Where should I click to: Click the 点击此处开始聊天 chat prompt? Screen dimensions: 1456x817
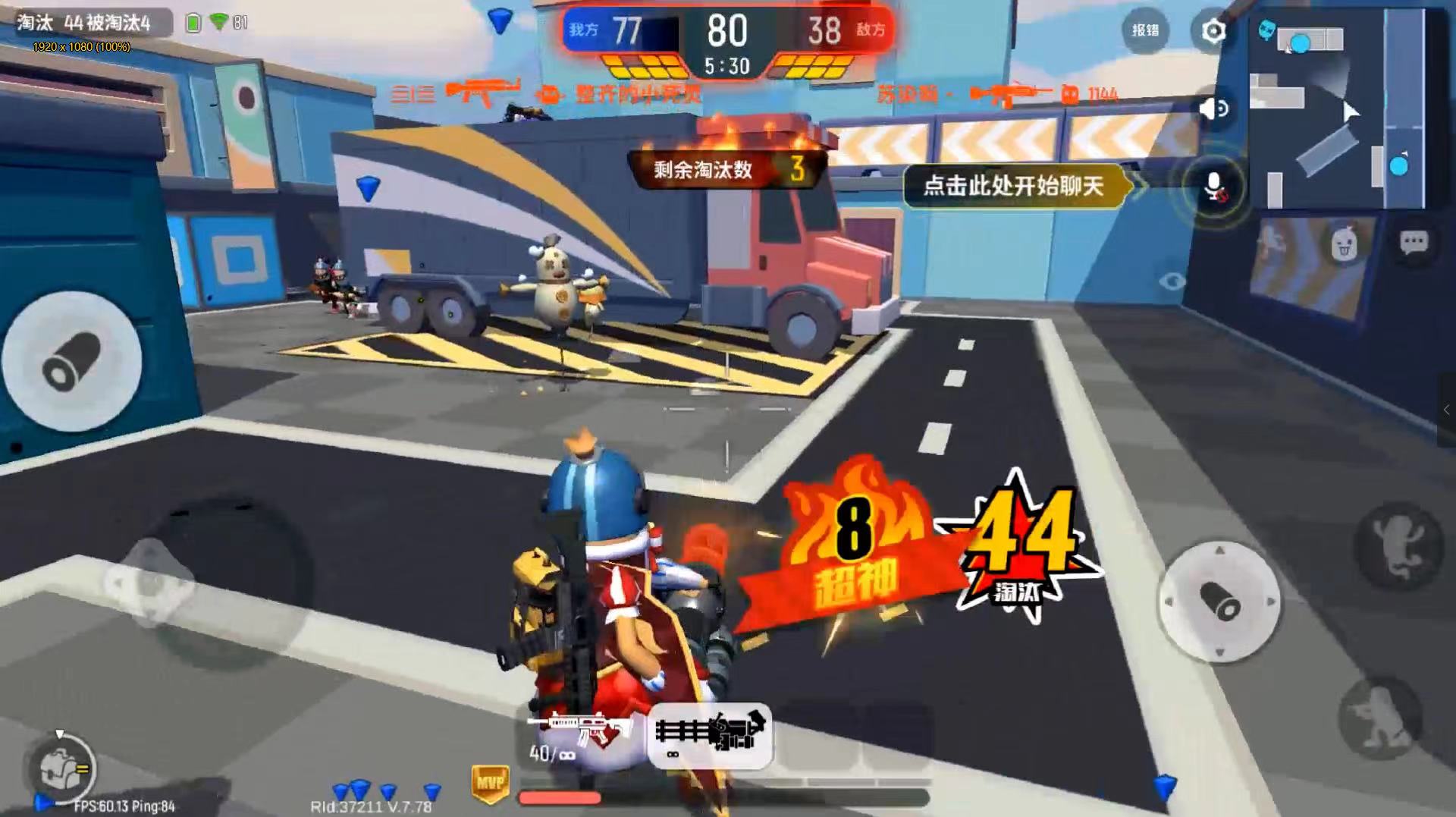coord(1013,186)
